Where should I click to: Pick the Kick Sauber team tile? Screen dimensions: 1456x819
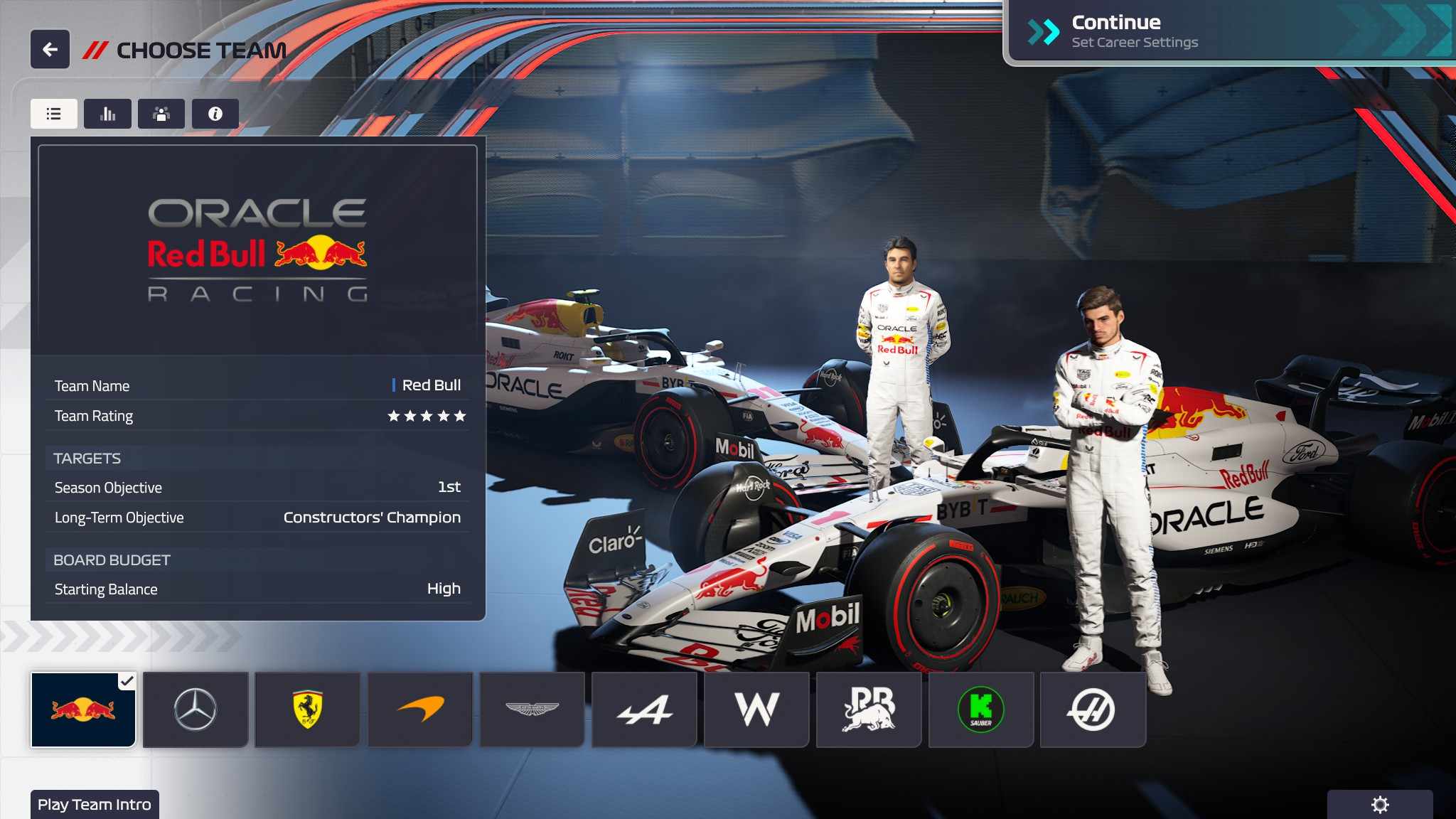tap(981, 710)
